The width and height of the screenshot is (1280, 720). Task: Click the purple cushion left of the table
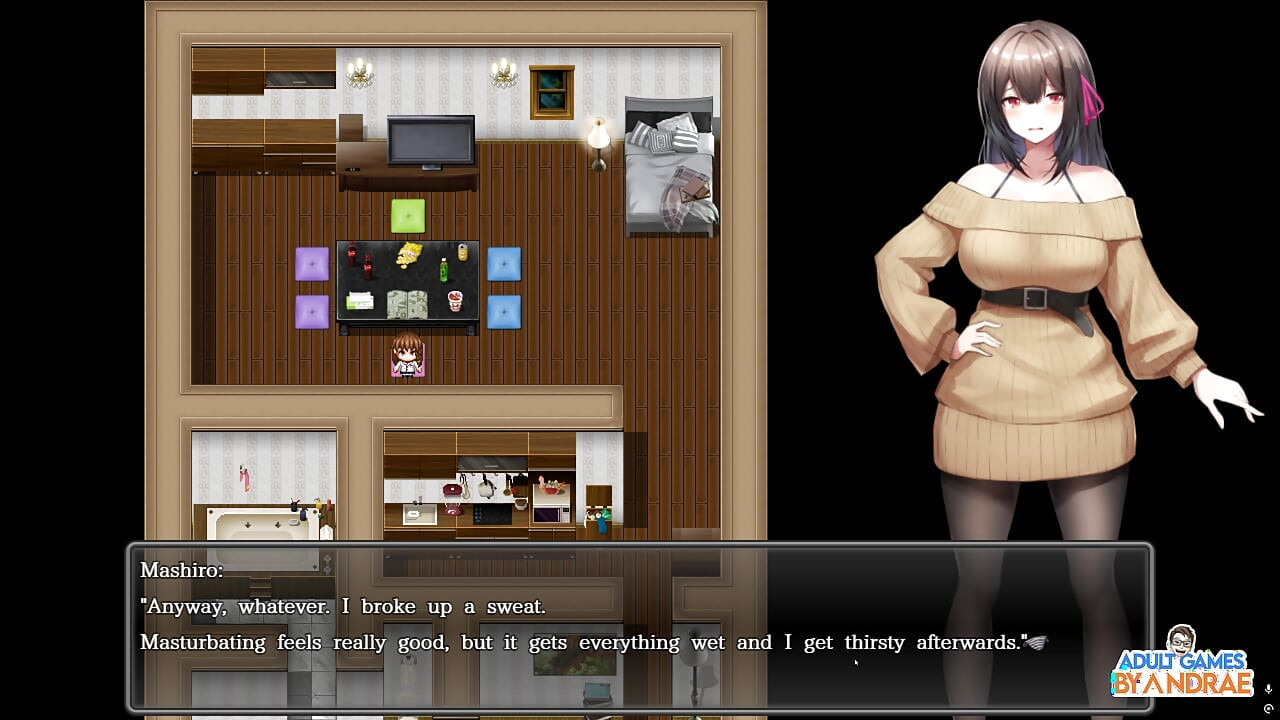click(x=313, y=265)
